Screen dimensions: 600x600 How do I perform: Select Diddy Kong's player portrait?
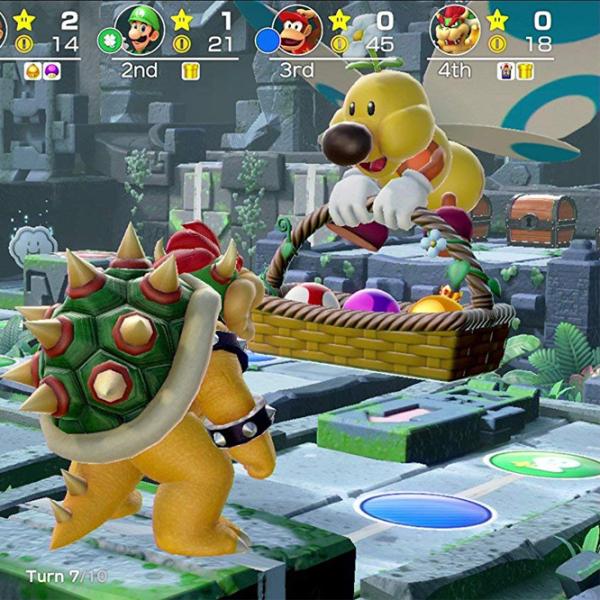pos(297,29)
